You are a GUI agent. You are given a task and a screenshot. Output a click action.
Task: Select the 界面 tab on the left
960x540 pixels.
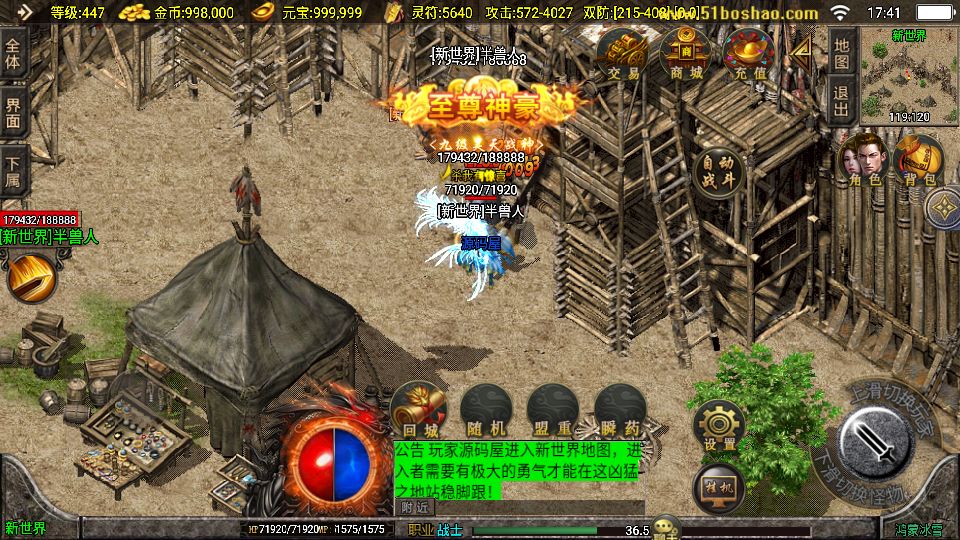tap(13, 112)
